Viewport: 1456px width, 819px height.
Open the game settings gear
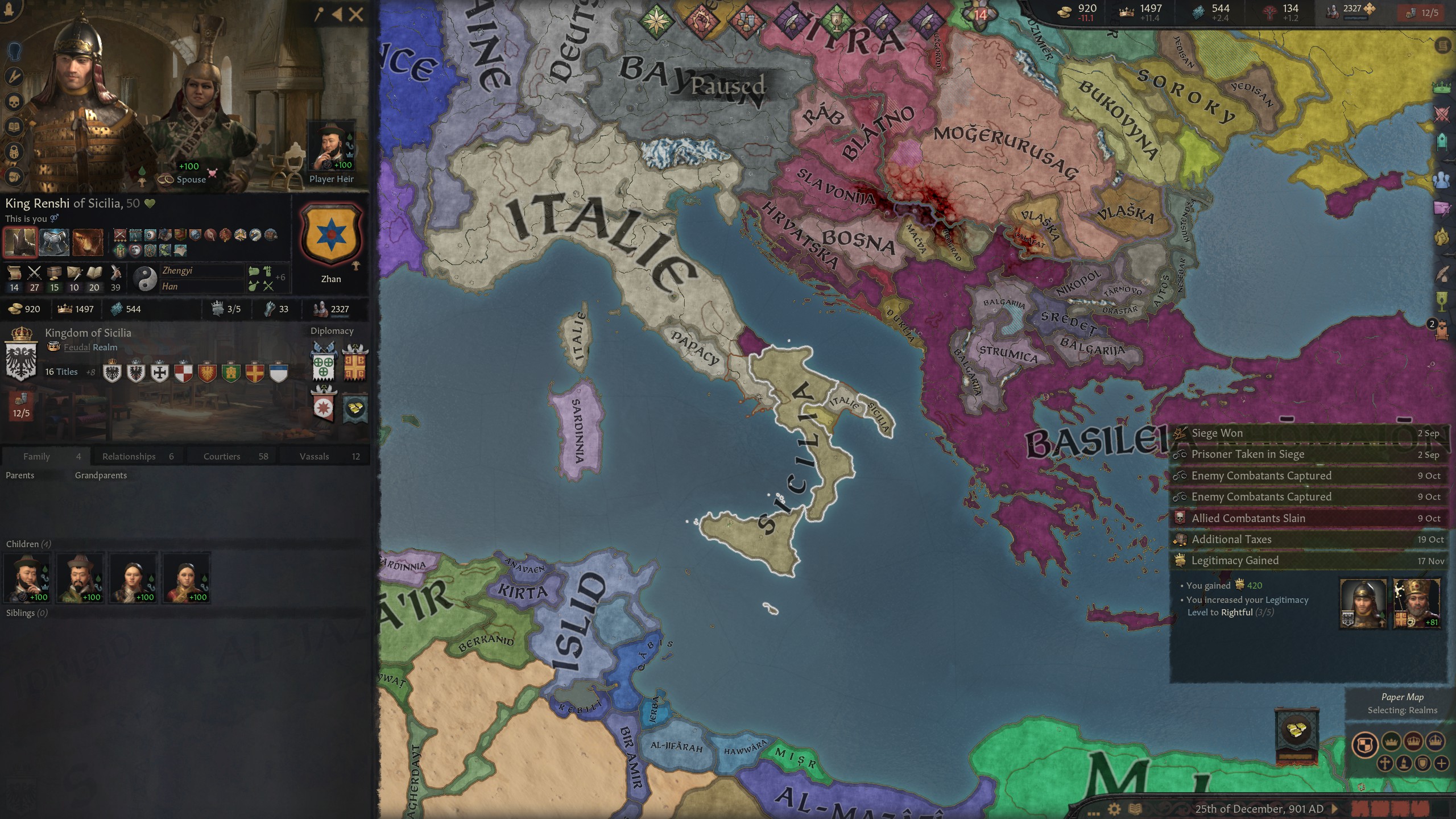[1114, 809]
